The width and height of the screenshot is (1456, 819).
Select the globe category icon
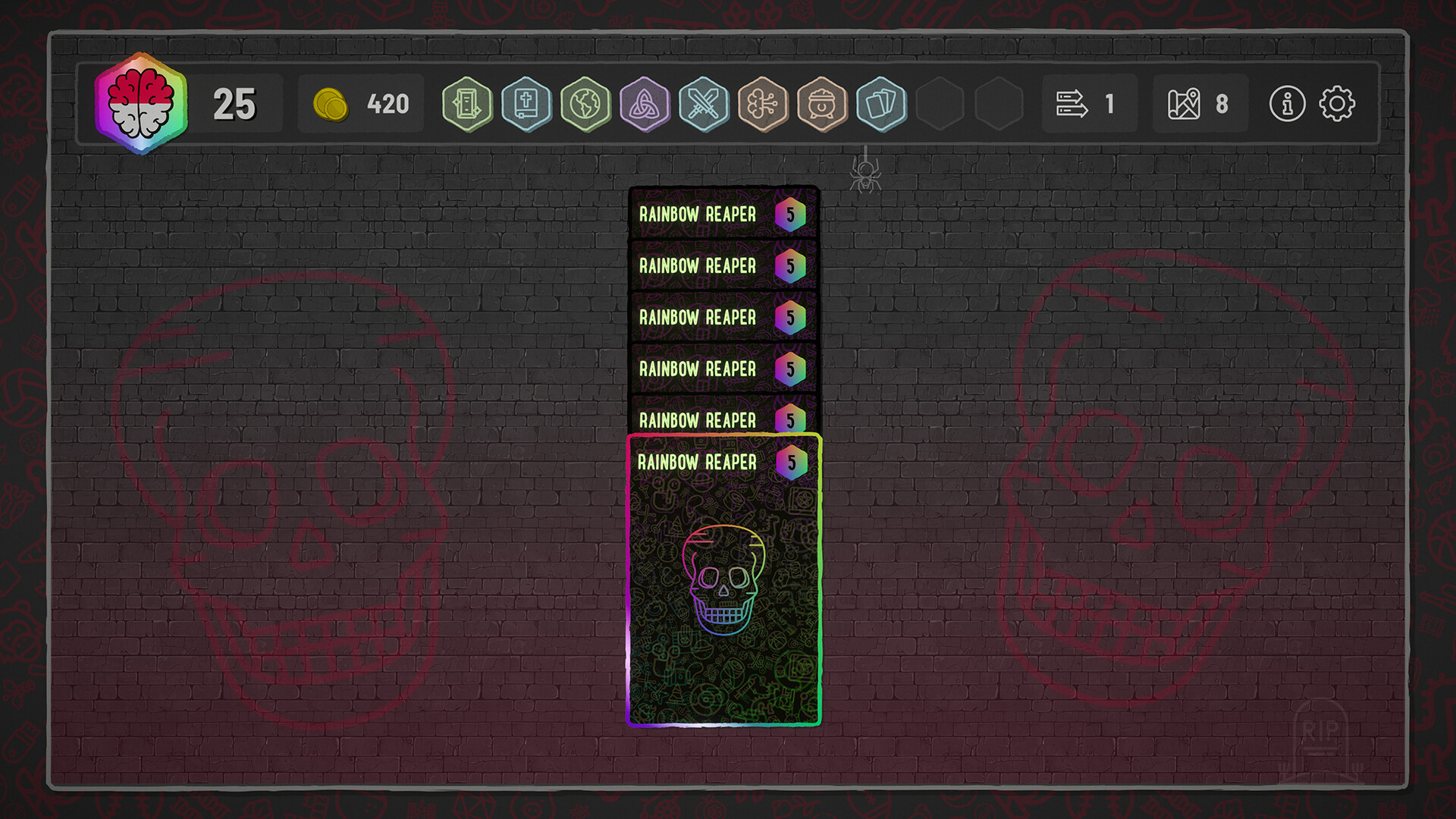tap(585, 105)
